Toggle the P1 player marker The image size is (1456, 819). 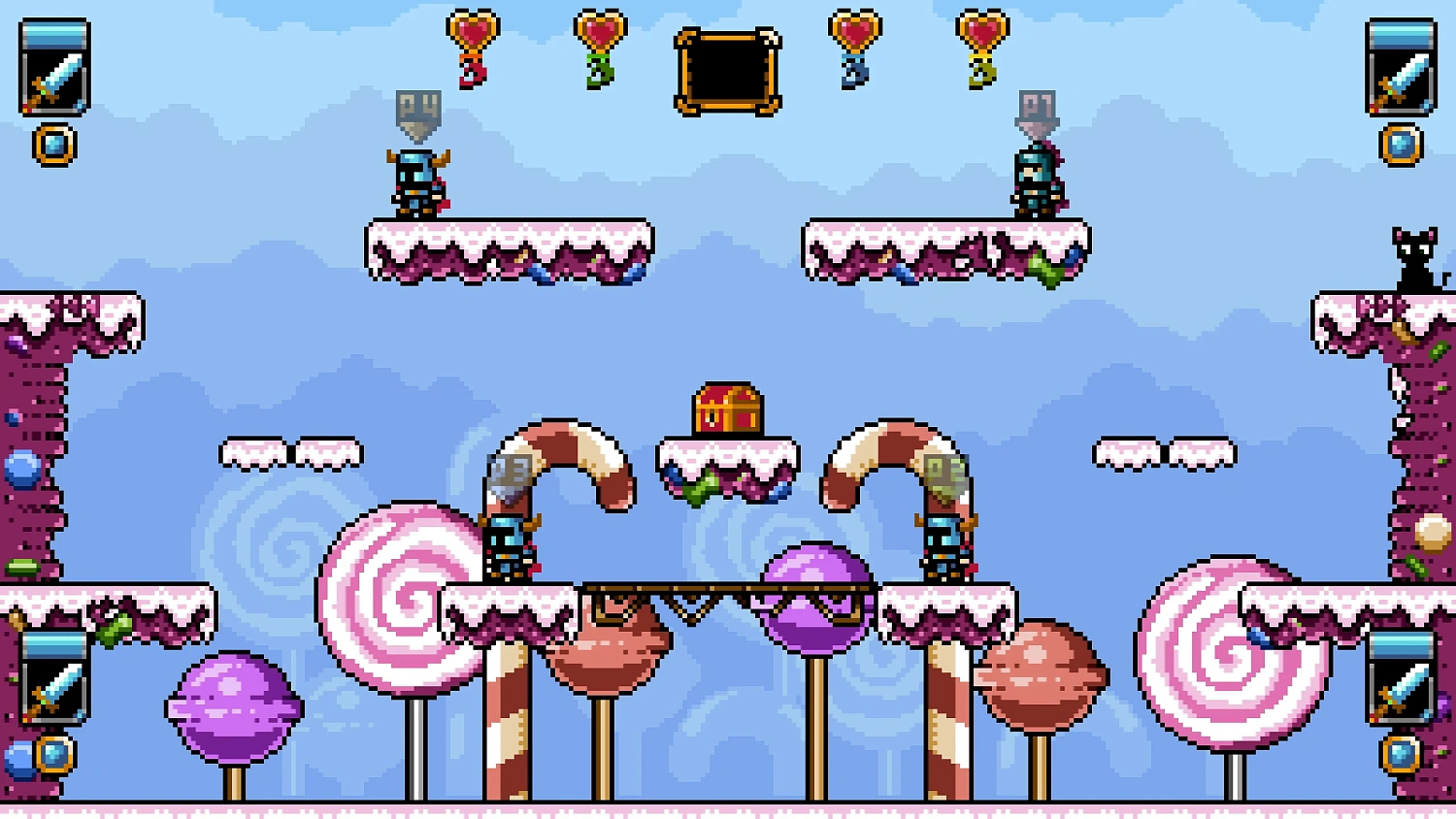tap(1037, 107)
